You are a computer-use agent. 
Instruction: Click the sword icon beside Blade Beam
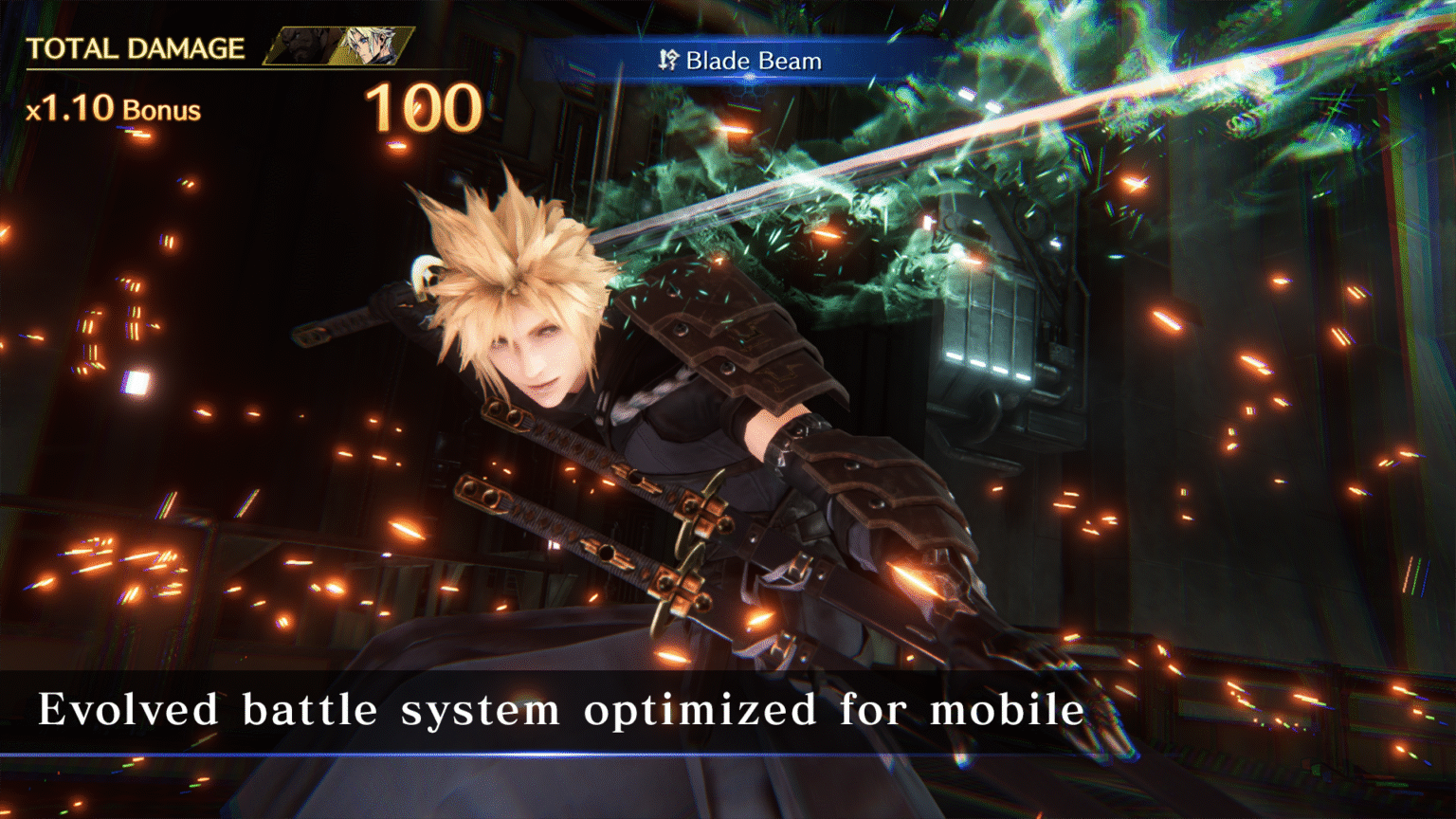669,60
